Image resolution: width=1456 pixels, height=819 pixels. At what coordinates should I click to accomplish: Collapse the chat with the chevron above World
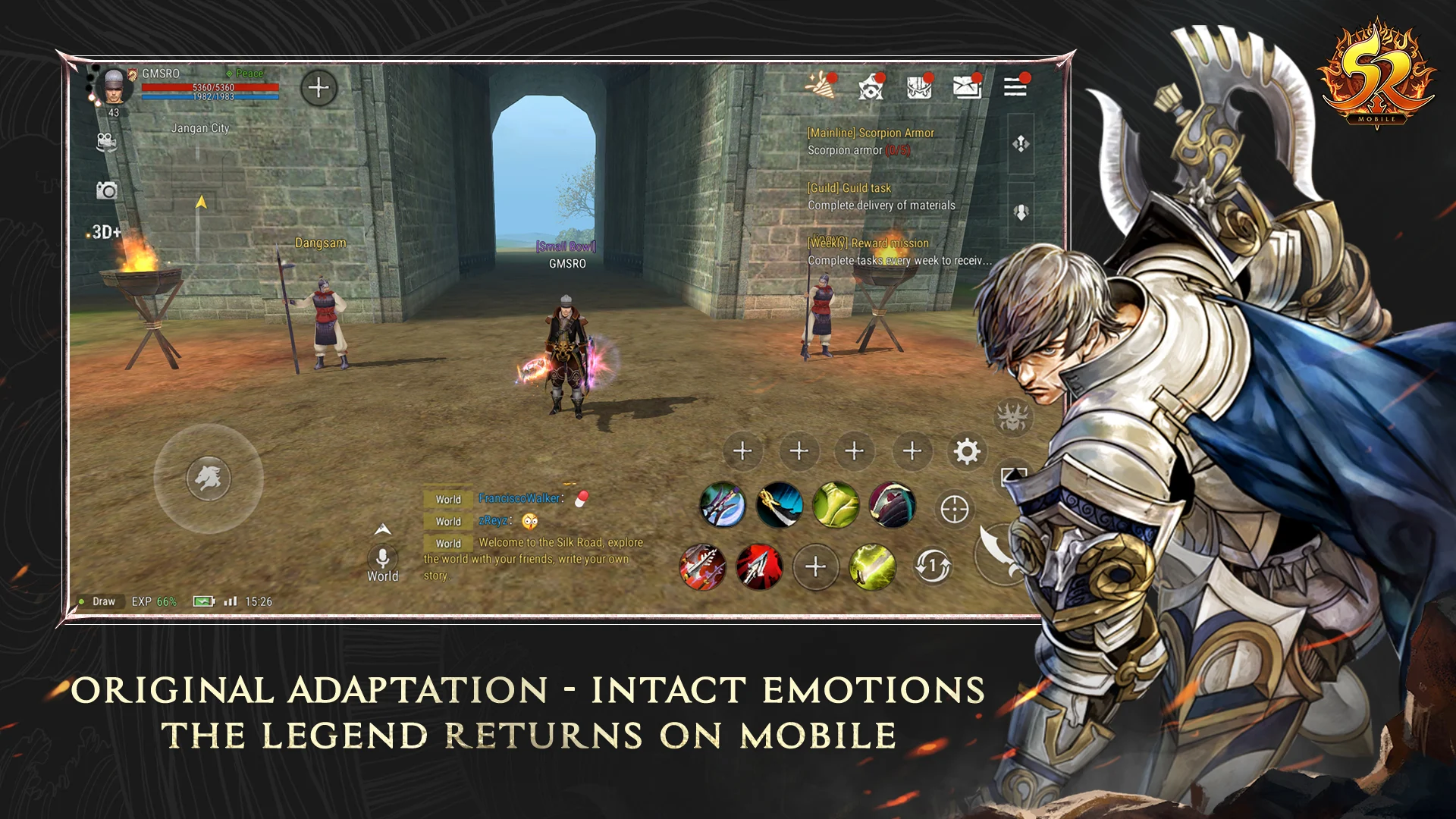coord(383,529)
